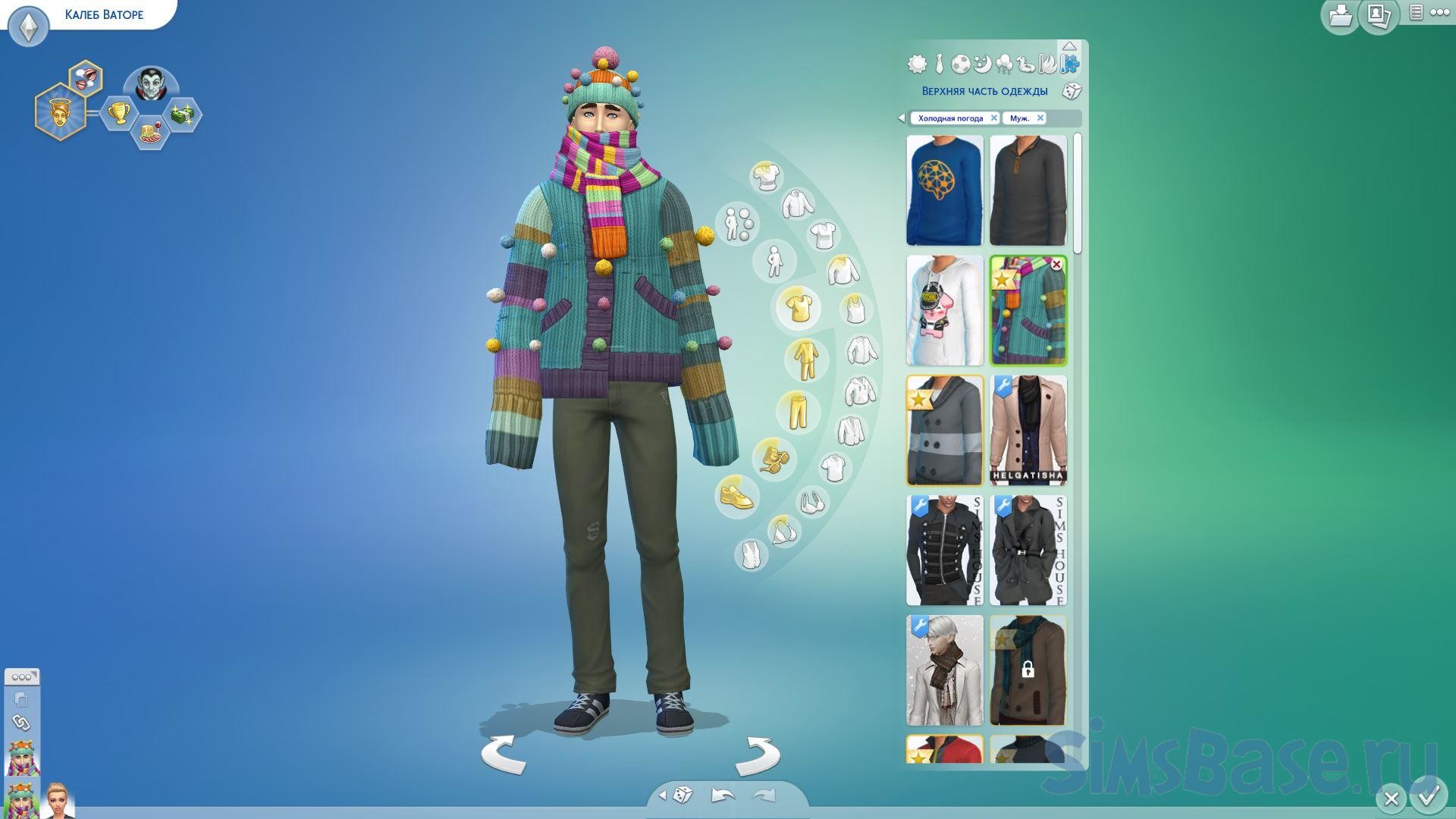Cancel changes with the X button
The height and width of the screenshot is (819, 1456).
(x=1391, y=799)
